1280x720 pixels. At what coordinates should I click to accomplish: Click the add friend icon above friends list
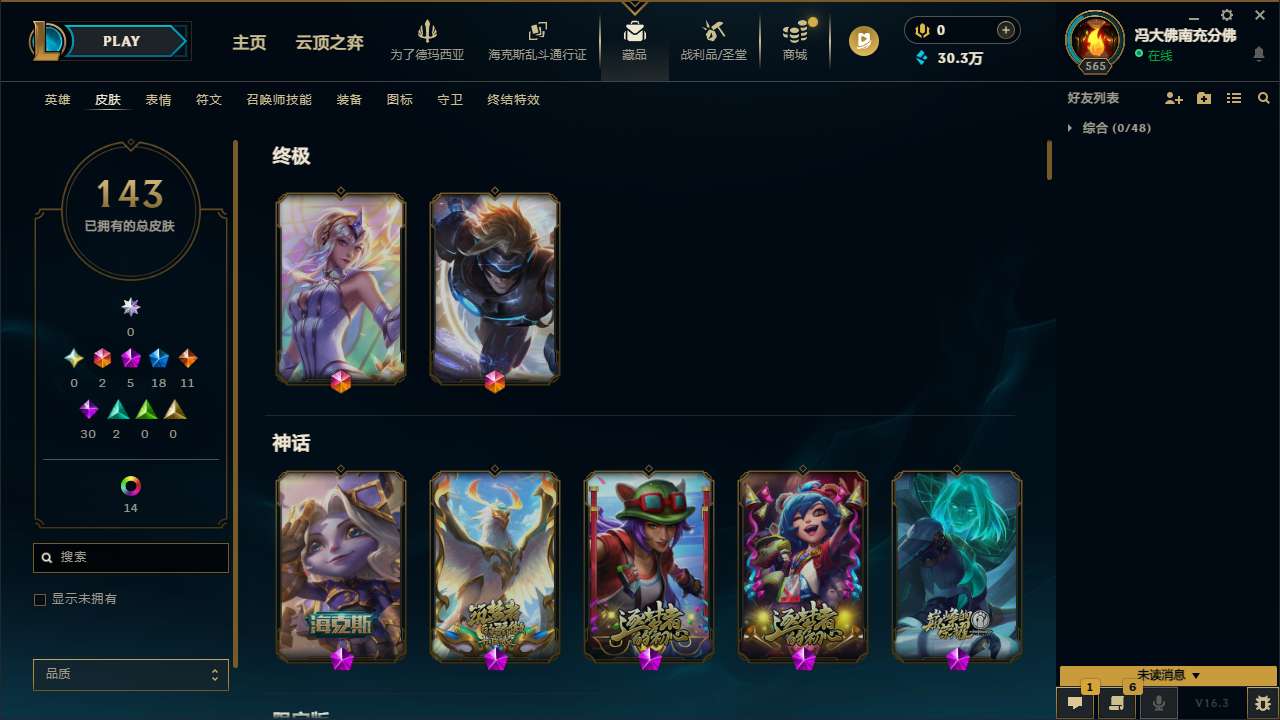pos(1174,98)
